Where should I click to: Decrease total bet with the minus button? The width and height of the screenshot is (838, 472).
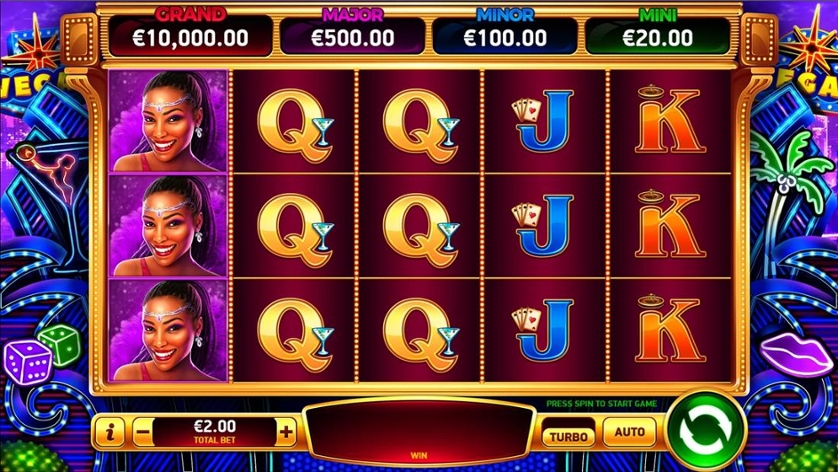(x=143, y=433)
